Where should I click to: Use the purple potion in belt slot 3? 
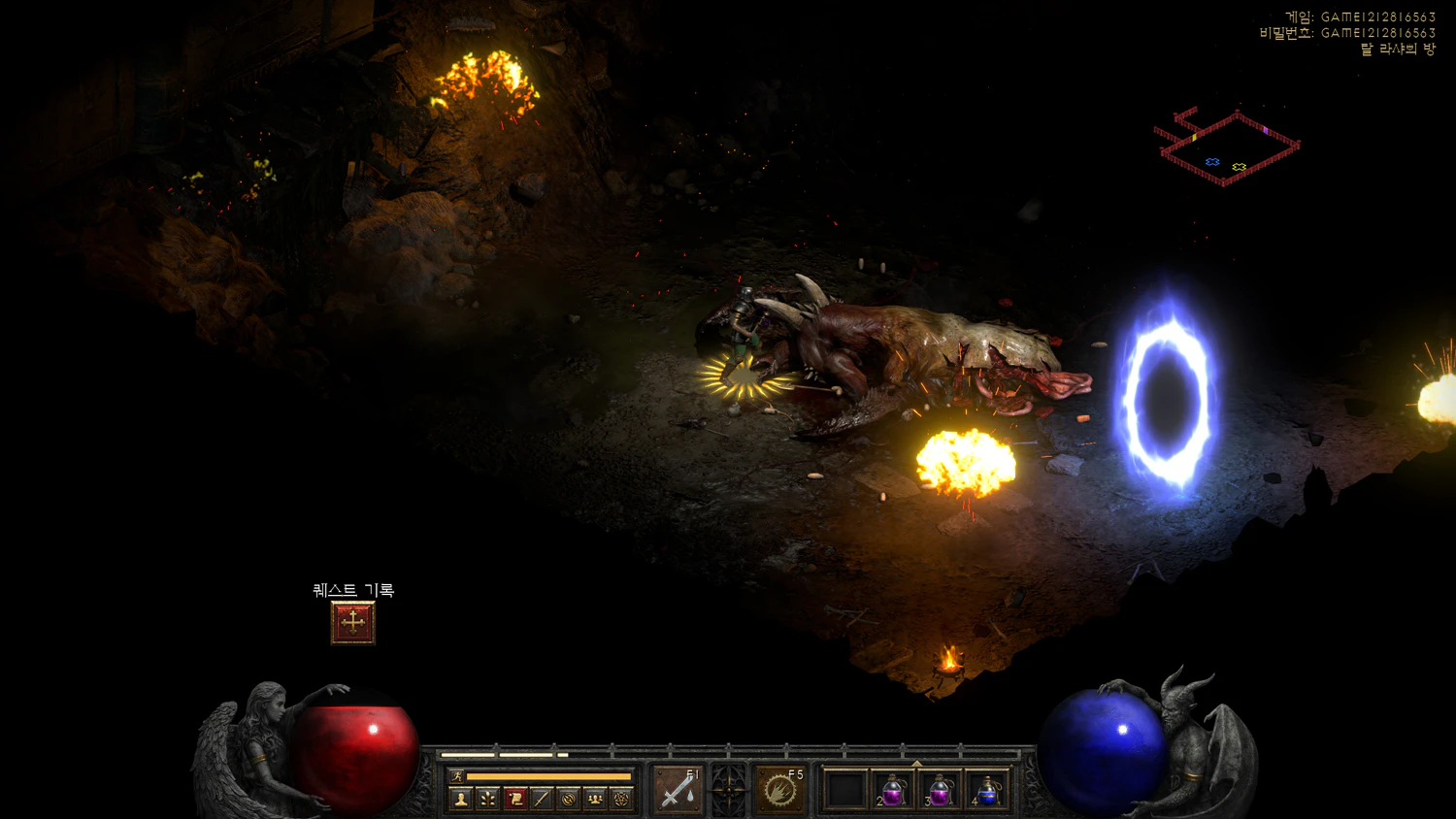940,790
